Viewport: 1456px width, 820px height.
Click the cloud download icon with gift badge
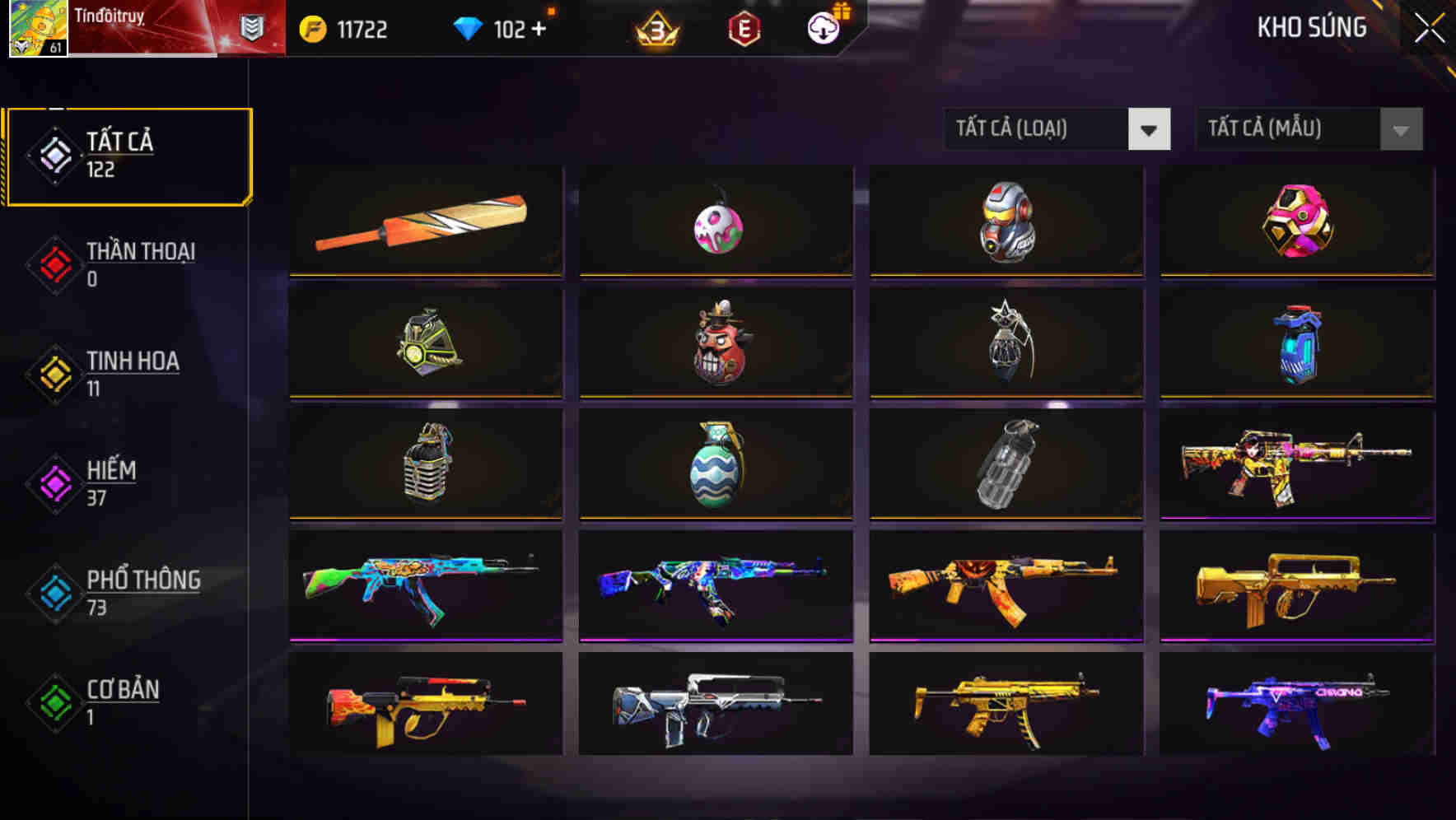822,27
